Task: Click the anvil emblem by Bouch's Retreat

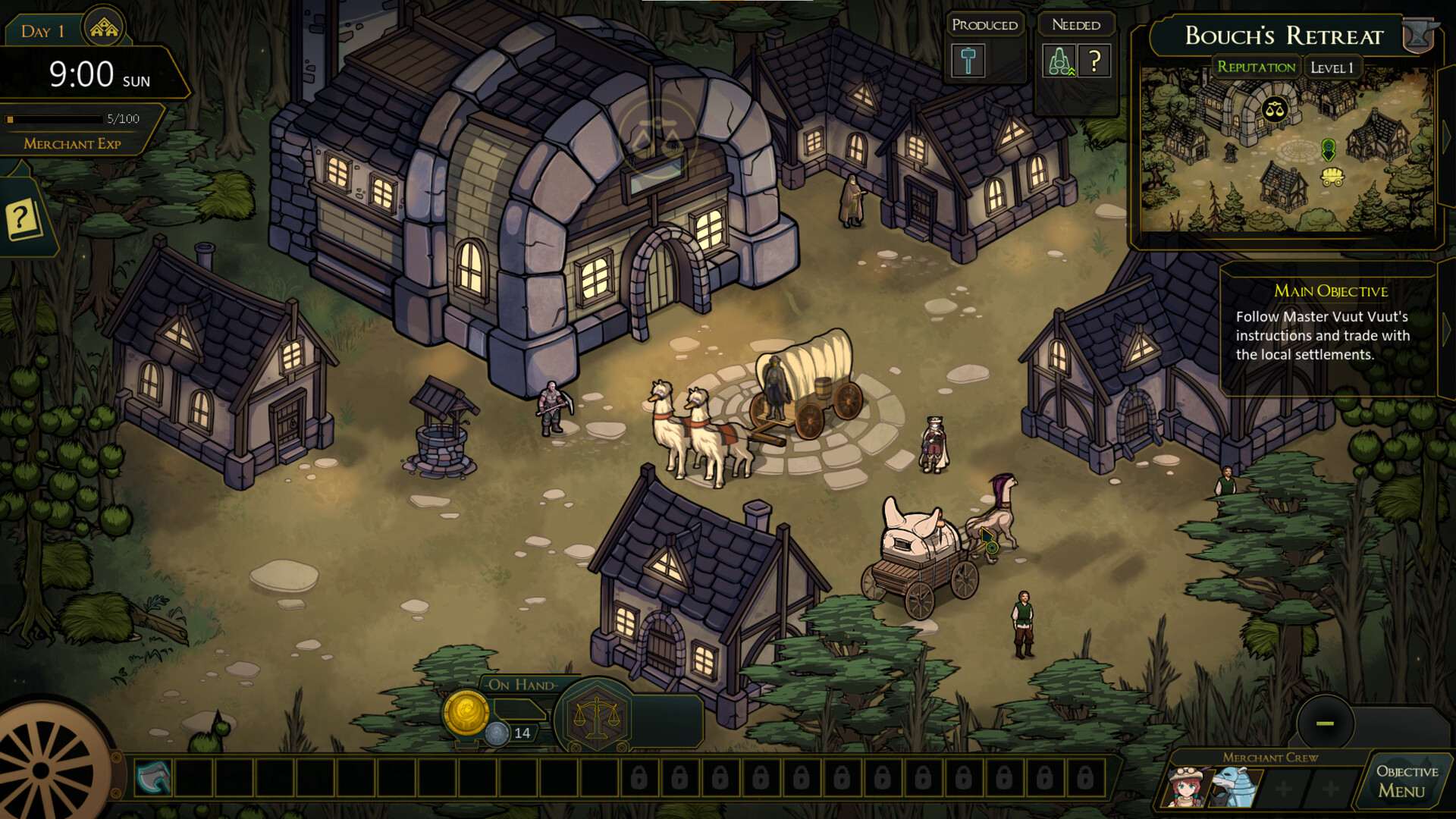Action: point(1420,35)
